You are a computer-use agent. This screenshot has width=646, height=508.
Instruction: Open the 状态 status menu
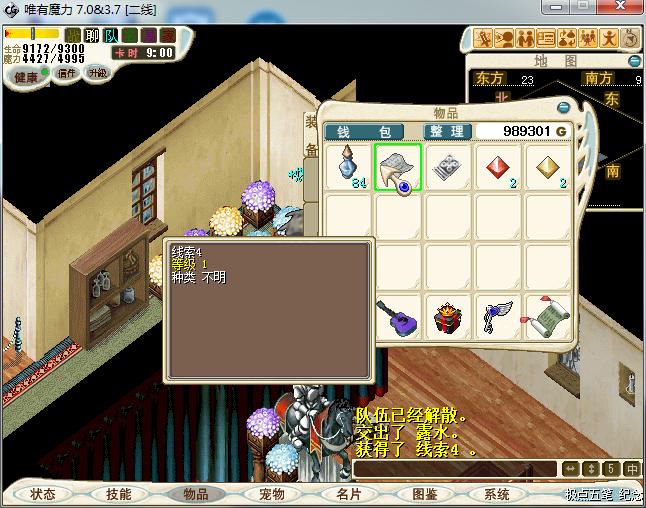pyautogui.click(x=43, y=494)
